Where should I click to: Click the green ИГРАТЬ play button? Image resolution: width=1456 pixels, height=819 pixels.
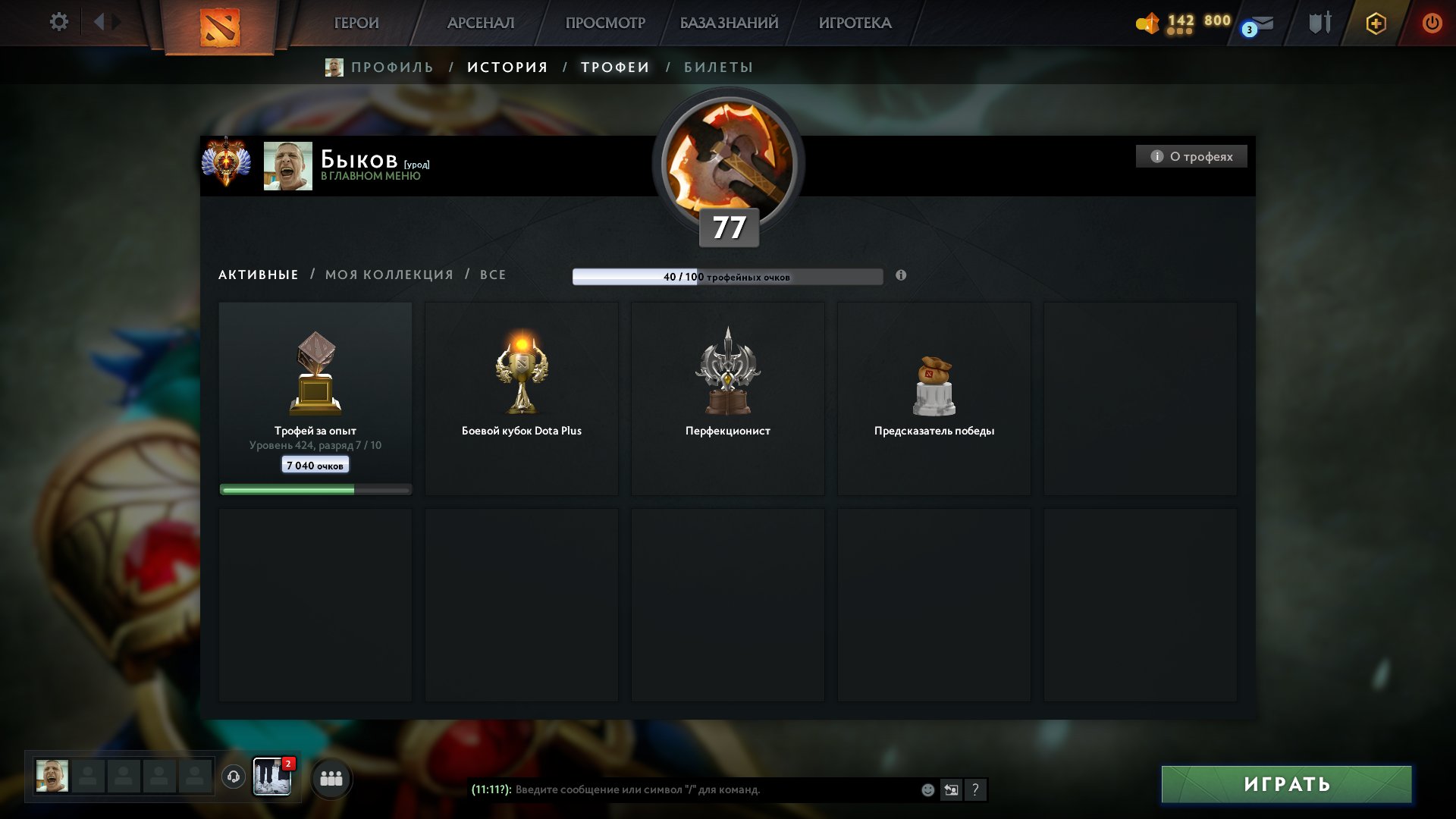click(1286, 784)
